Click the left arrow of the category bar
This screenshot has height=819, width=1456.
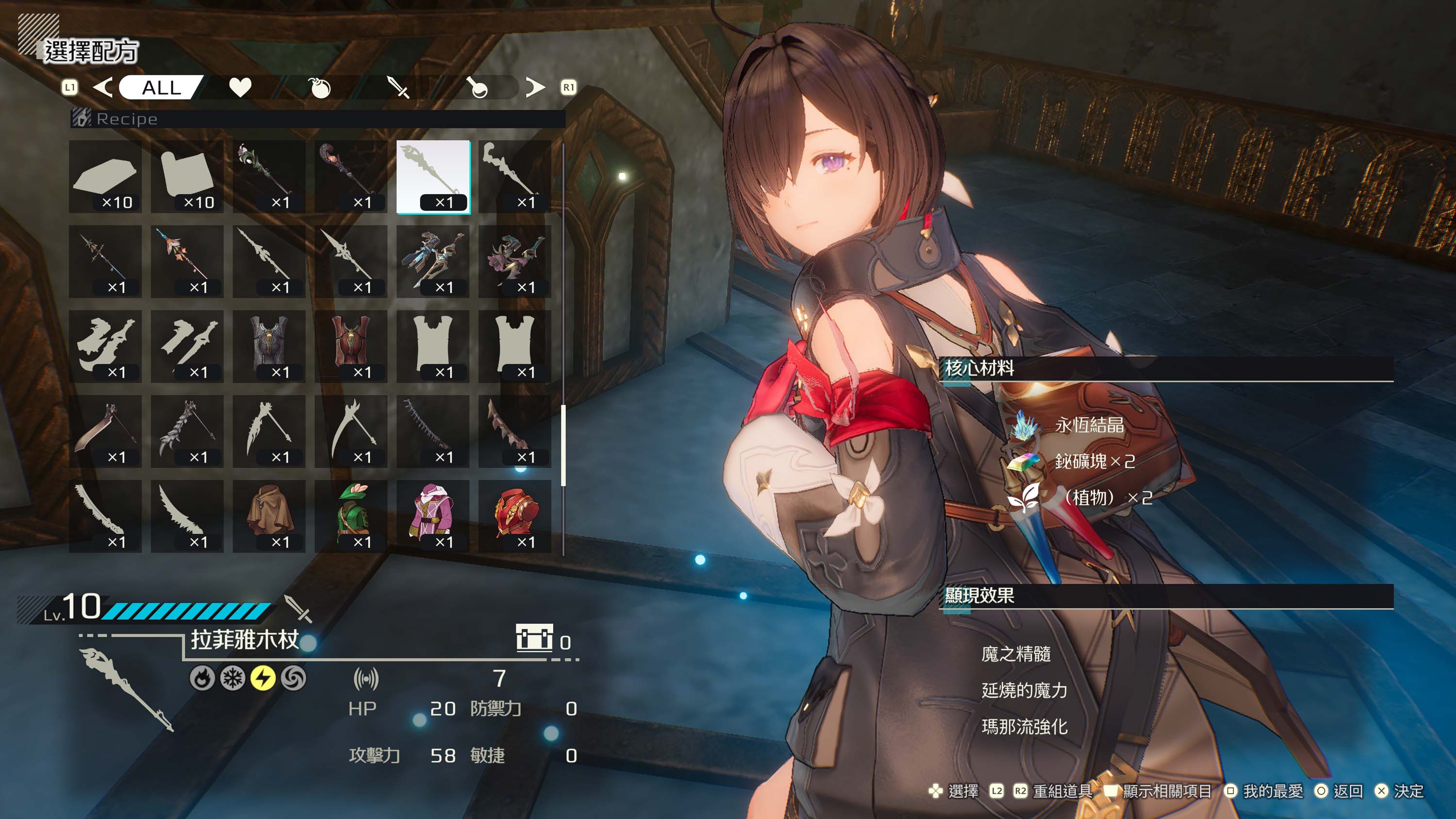click(x=103, y=88)
